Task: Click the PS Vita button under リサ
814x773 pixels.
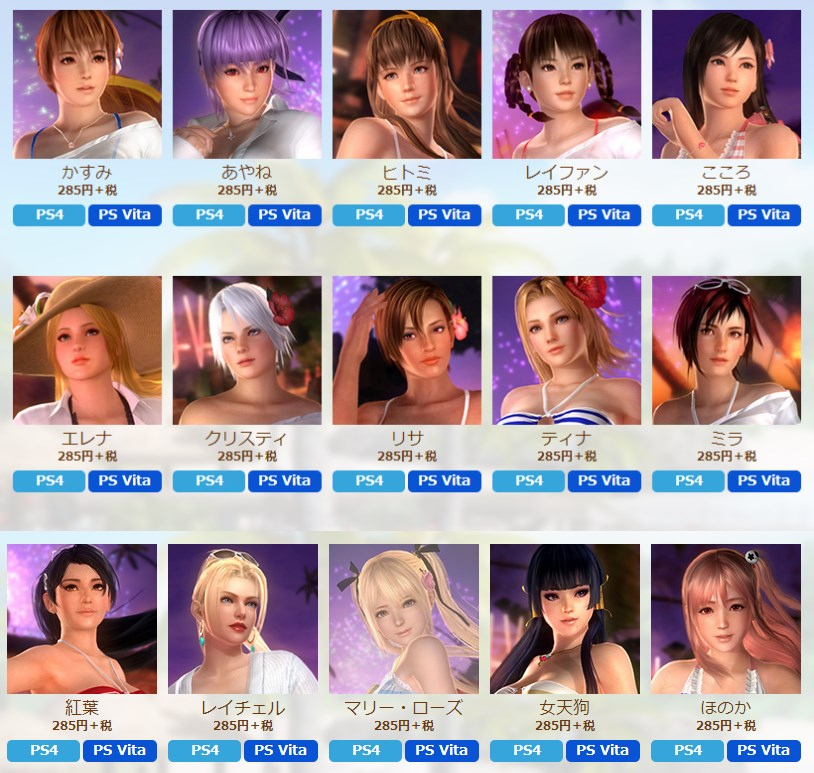Action: point(444,481)
